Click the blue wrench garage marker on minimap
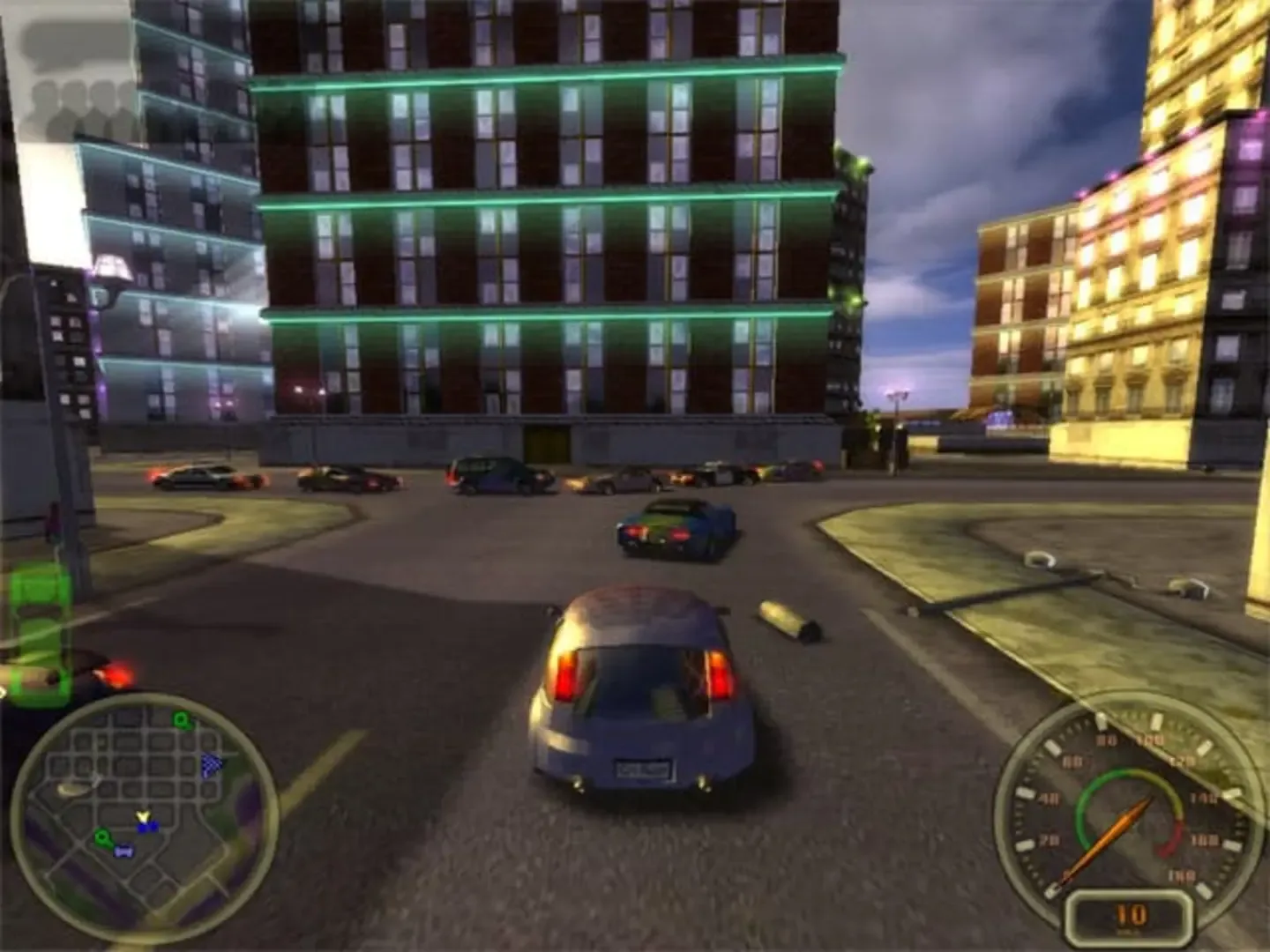Screen dimensions: 1270x952 click(123, 851)
